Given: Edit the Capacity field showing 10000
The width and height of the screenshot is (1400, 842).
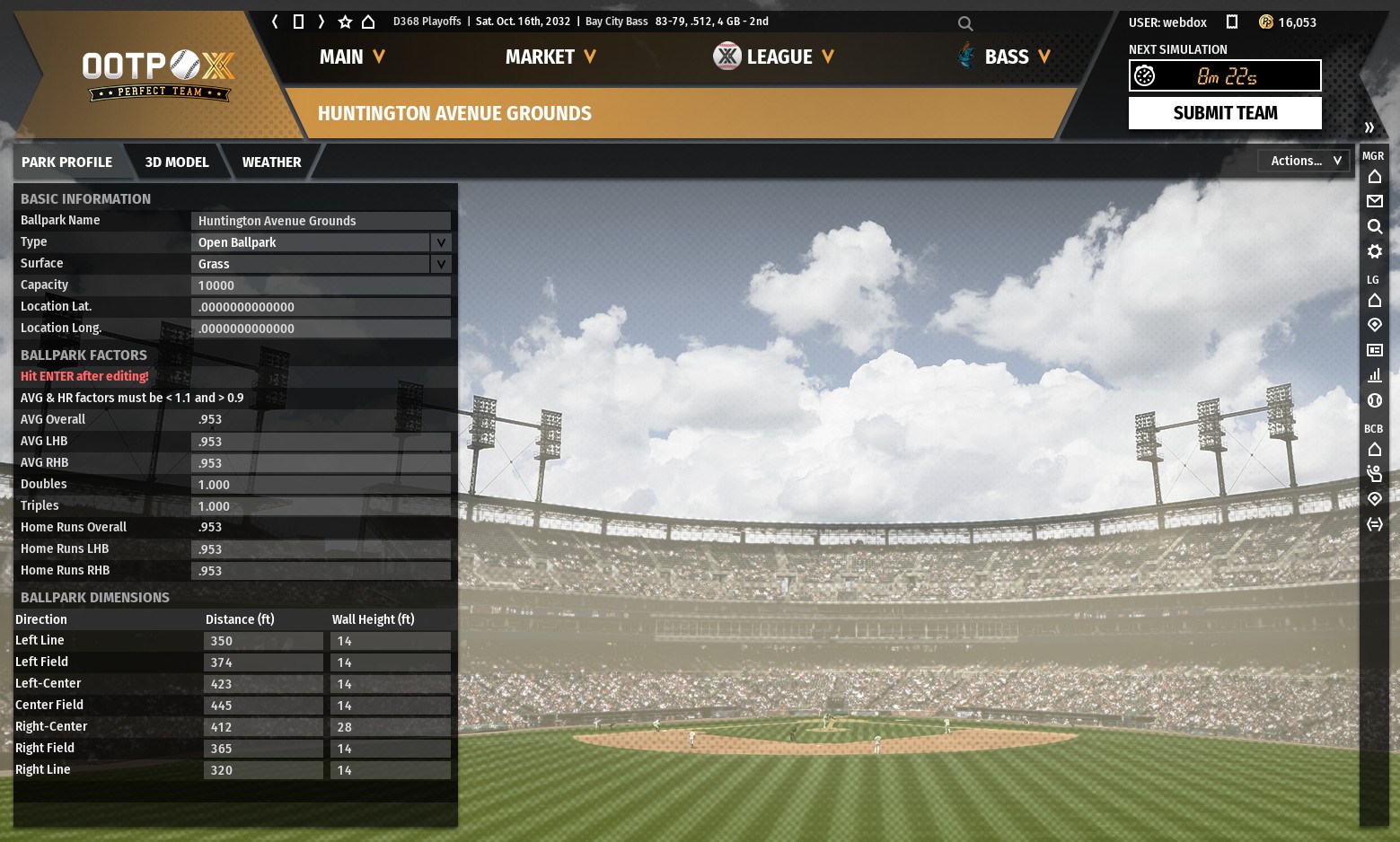Looking at the screenshot, I should (321, 285).
